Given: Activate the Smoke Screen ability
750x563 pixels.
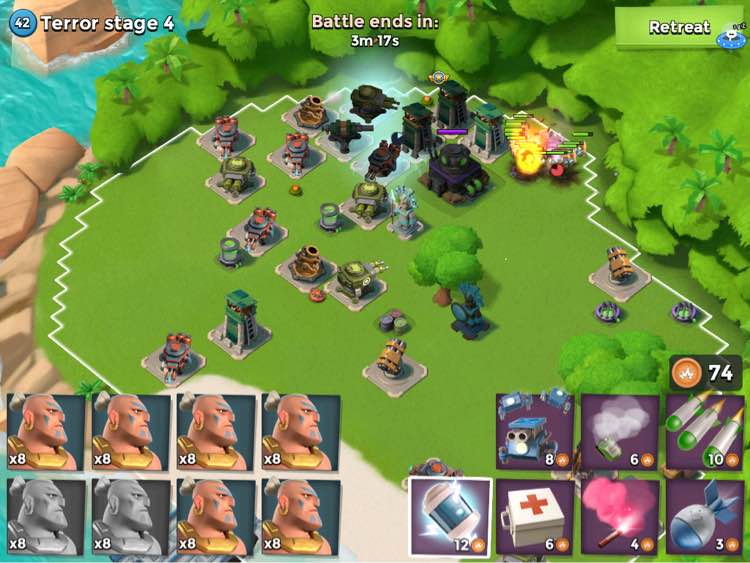Looking at the screenshot, I should [620, 431].
